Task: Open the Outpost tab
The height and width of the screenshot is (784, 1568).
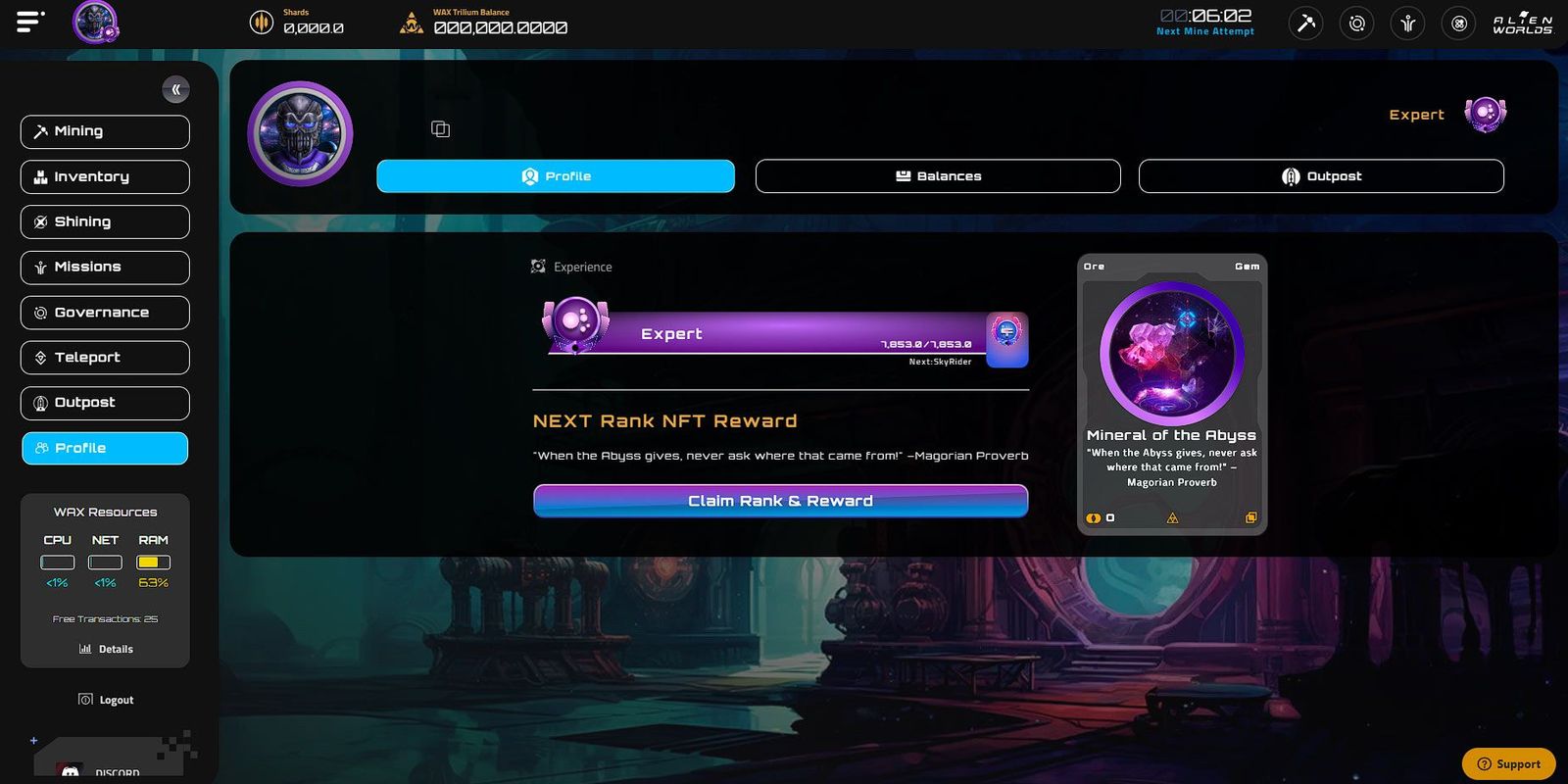Action: [x=1319, y=175]
